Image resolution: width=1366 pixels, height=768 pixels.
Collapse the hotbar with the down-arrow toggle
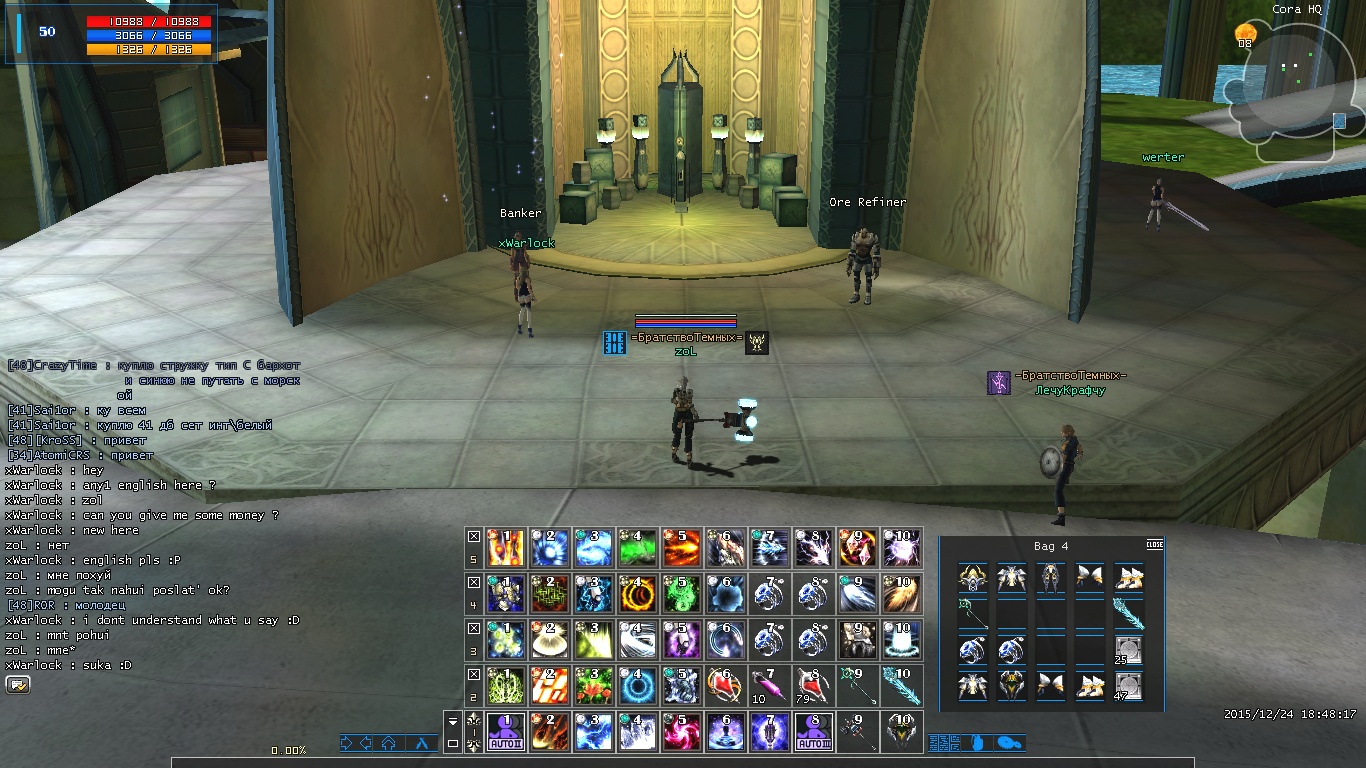click(x=453, y=721)
